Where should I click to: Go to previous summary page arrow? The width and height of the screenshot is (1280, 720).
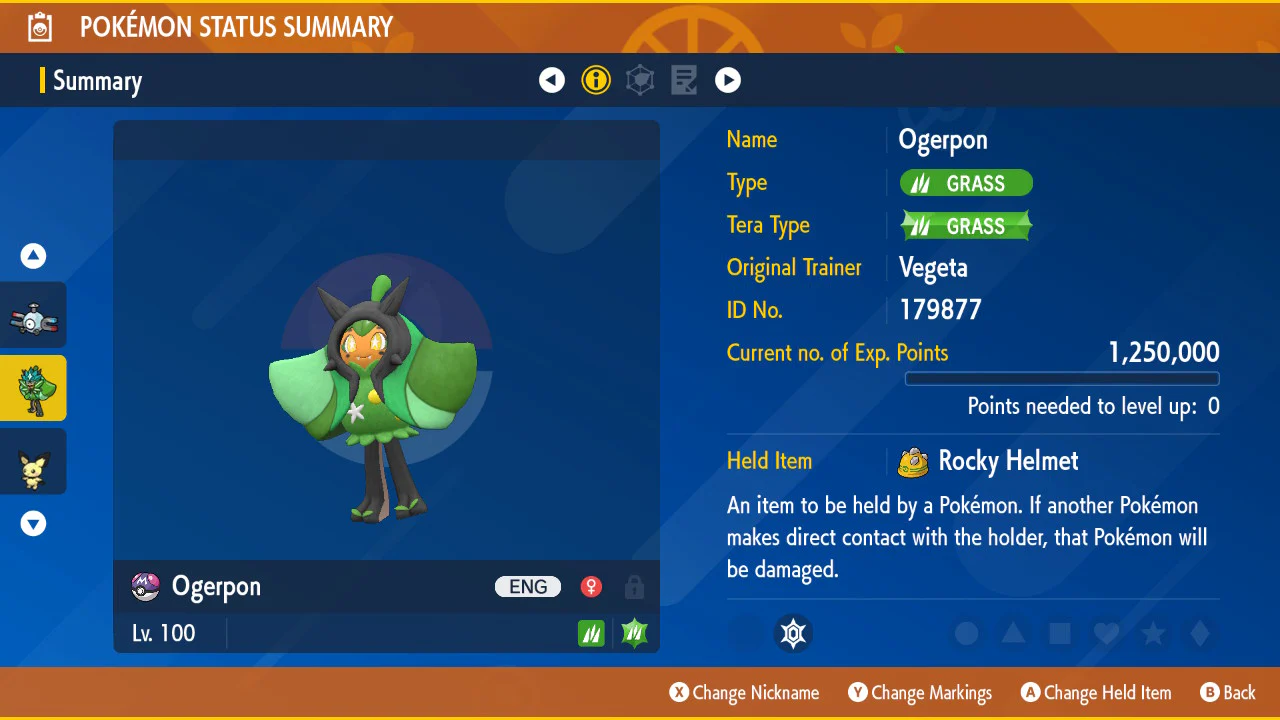coord(552,80)
